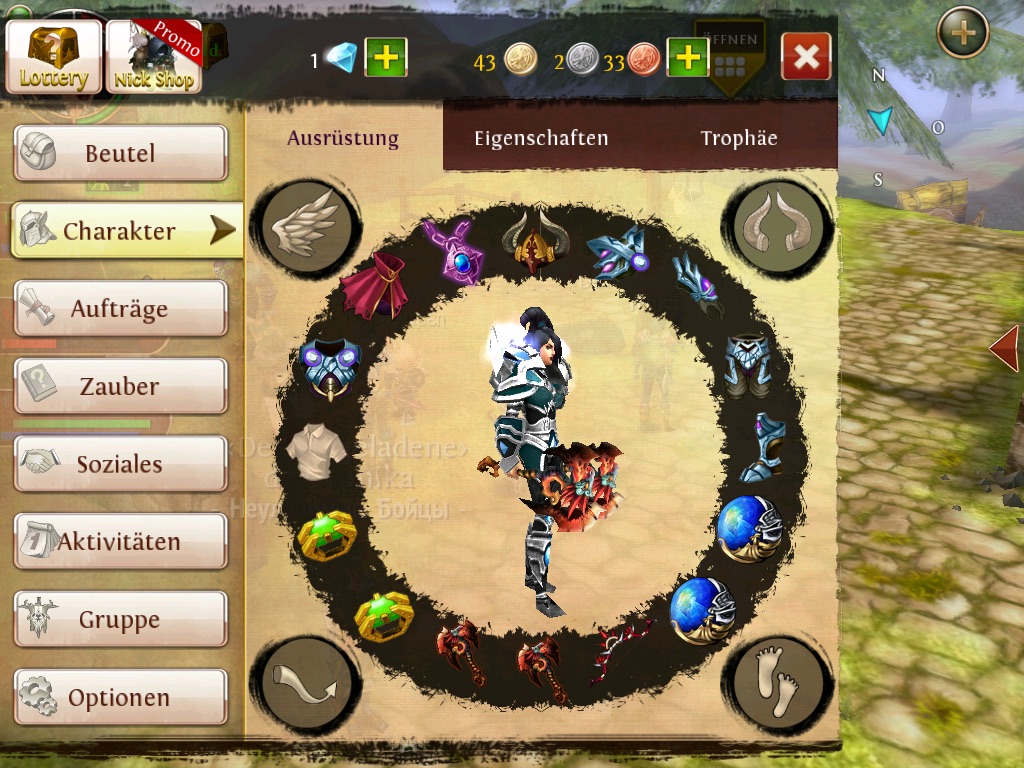The image size is (1024, 768).
Task: Open the Aufträge quests menu
Action: pos(120,309)
